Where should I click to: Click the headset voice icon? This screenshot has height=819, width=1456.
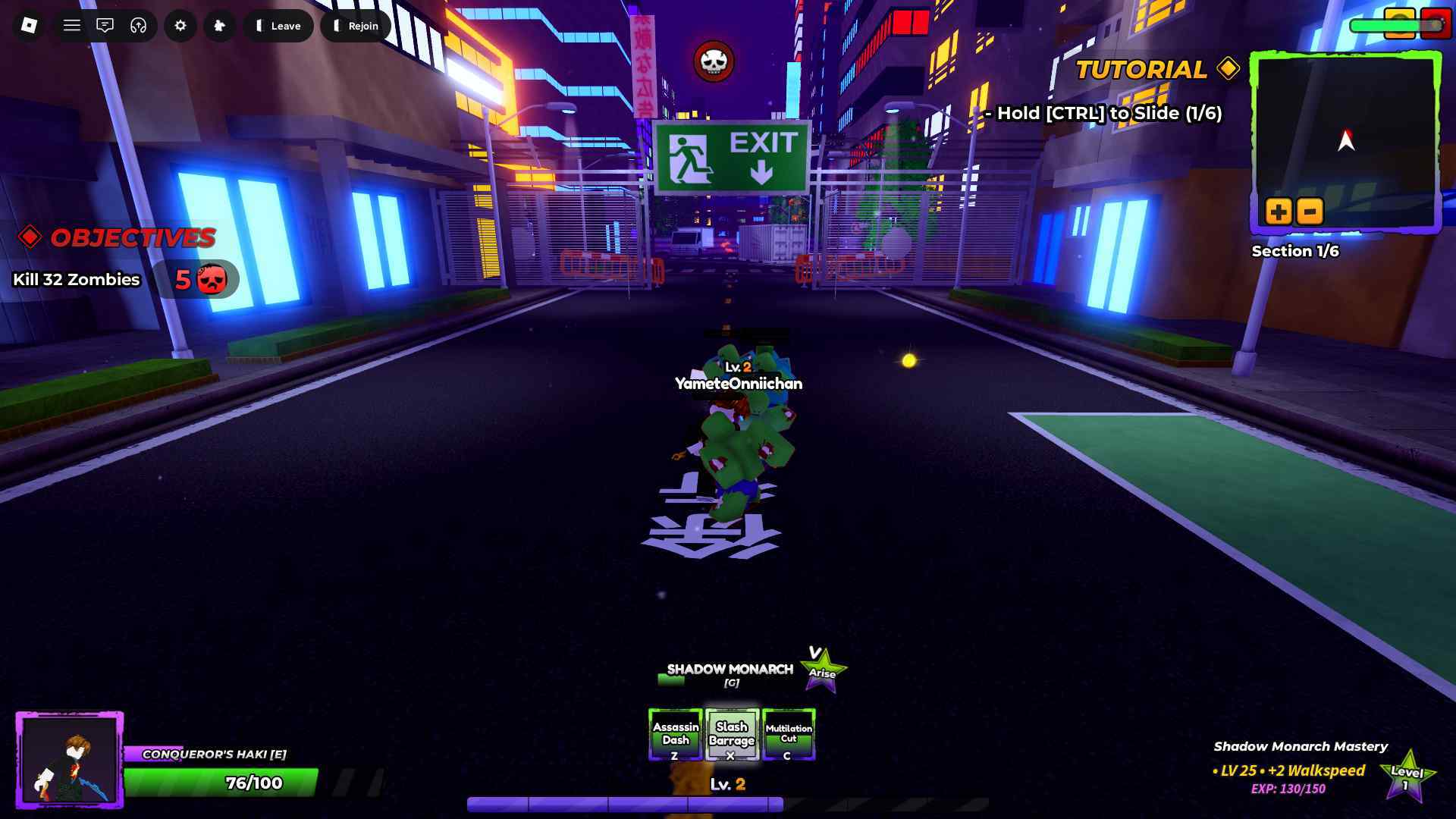[138, 26]
